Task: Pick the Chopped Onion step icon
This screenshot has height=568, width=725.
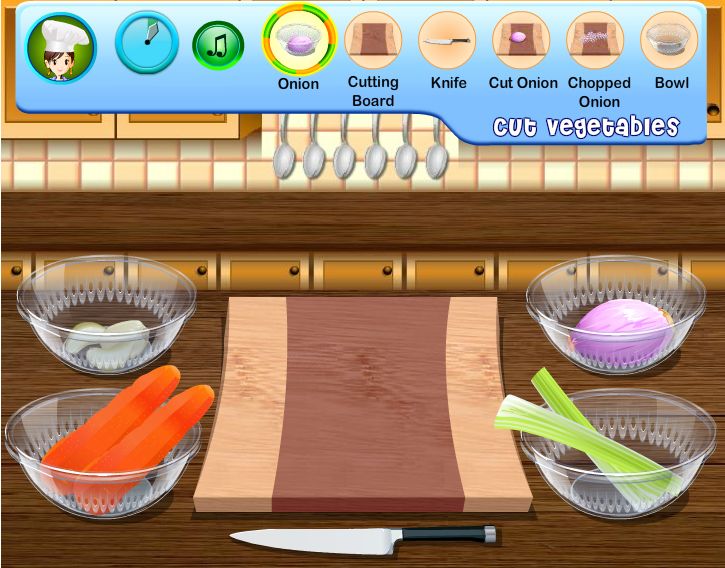Action: coord(596,40)
